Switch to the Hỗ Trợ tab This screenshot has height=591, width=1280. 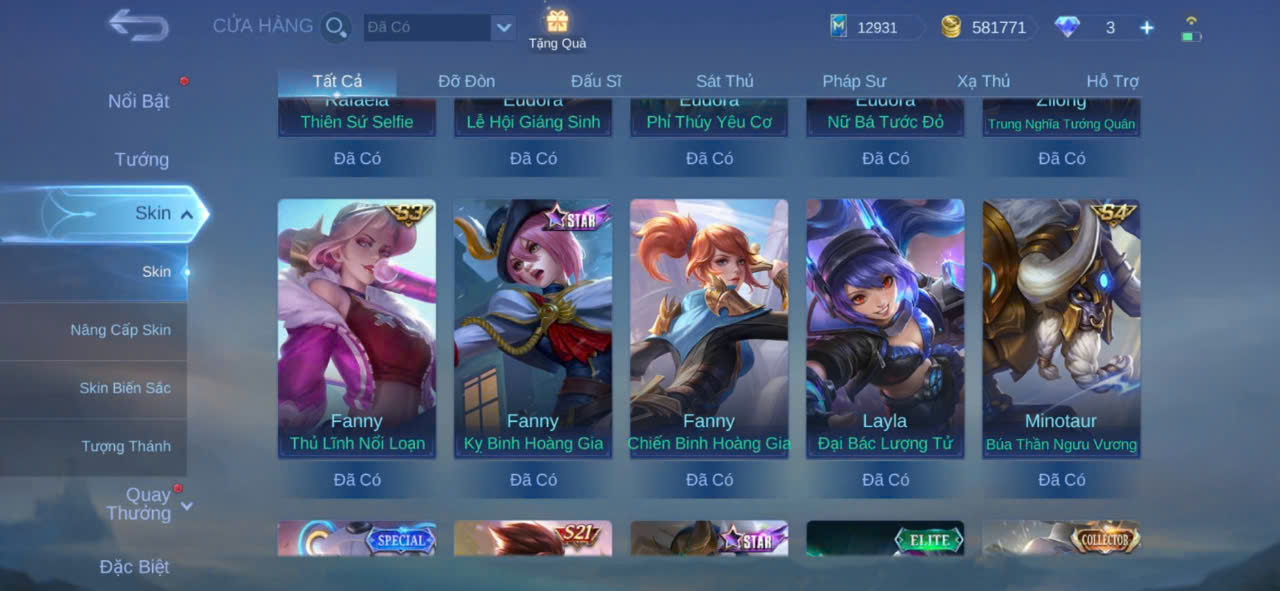point(1112,81)
